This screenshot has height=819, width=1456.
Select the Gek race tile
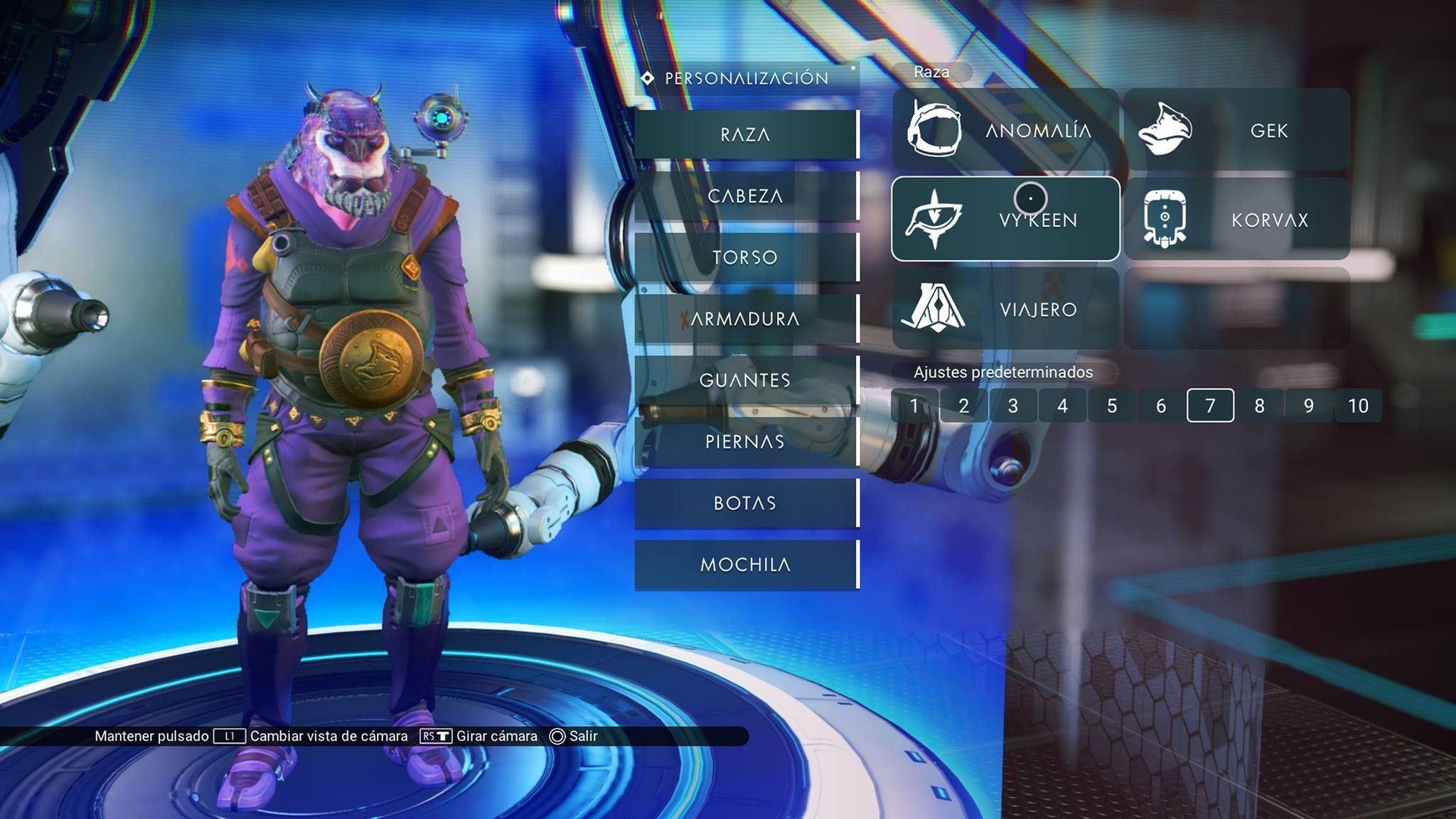click(1237, 130)
